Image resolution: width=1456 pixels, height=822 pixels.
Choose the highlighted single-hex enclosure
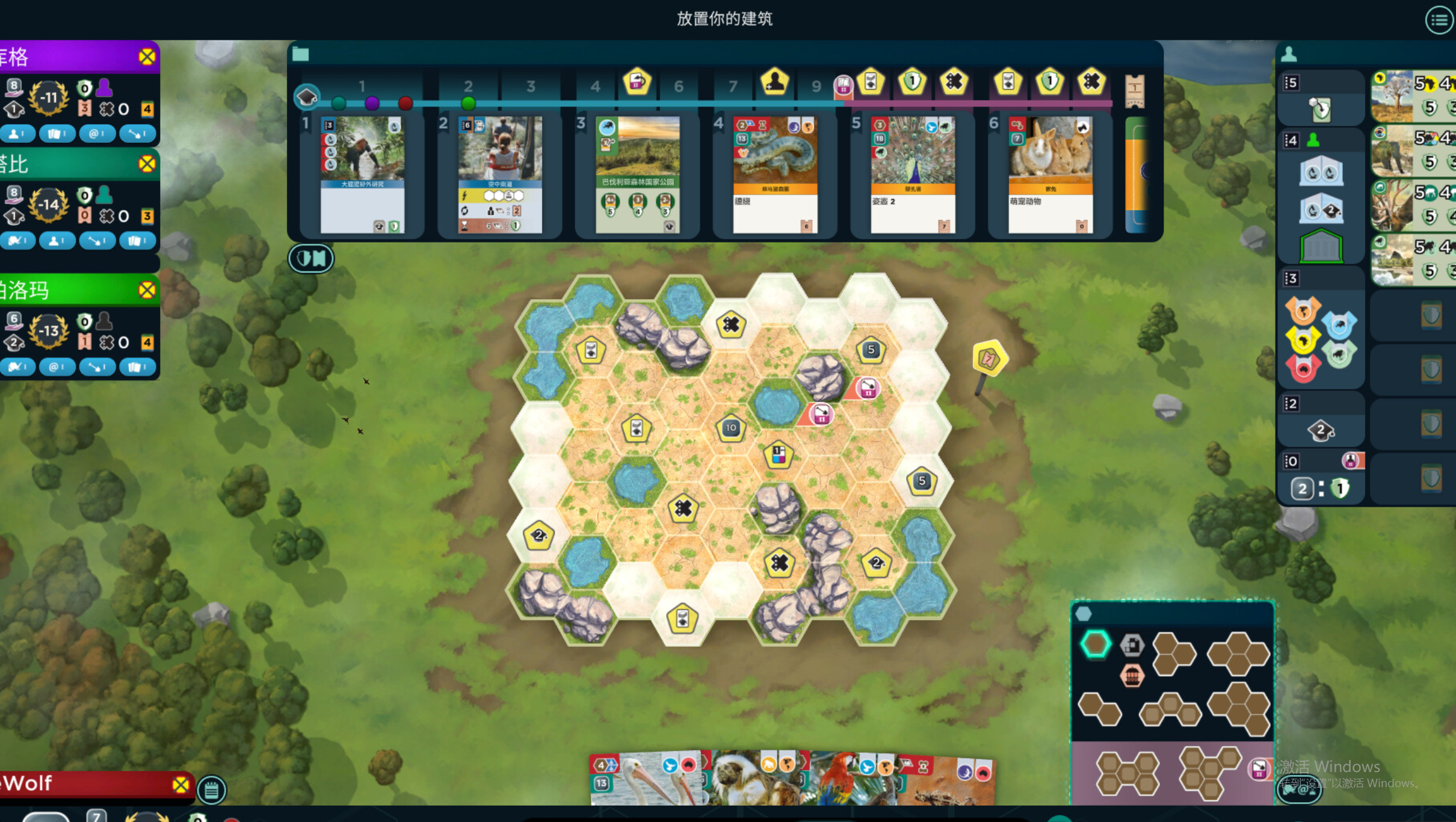click(1096, 644)
